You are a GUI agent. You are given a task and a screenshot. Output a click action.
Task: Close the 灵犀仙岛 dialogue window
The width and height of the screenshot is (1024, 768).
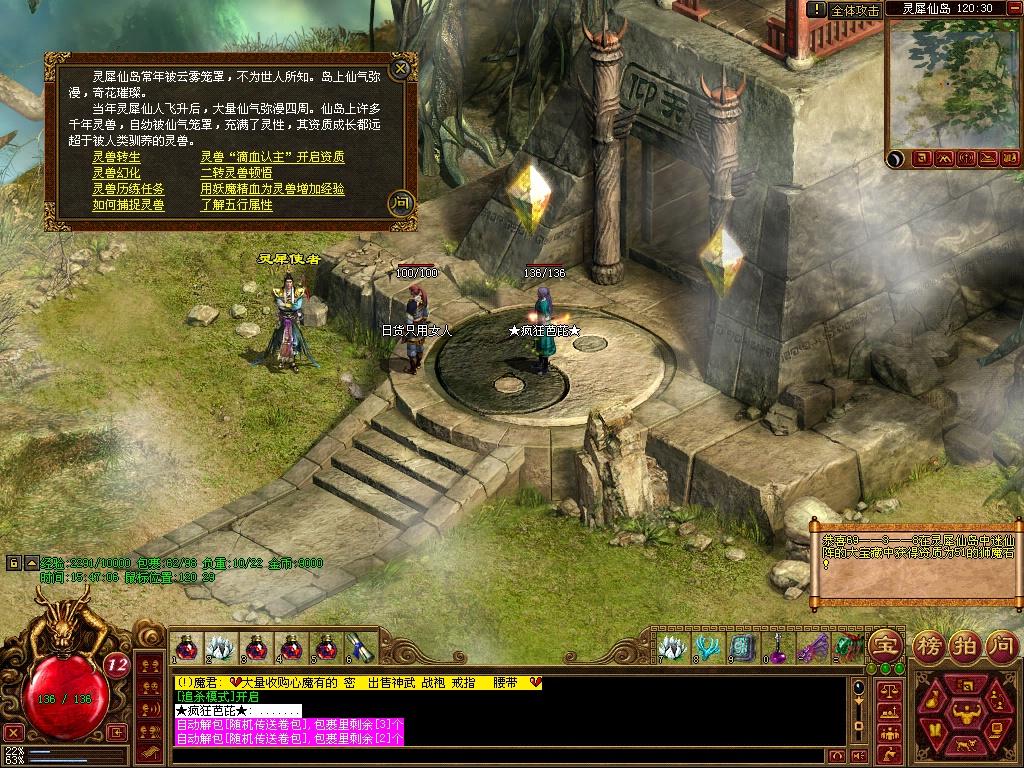(401, 69)
